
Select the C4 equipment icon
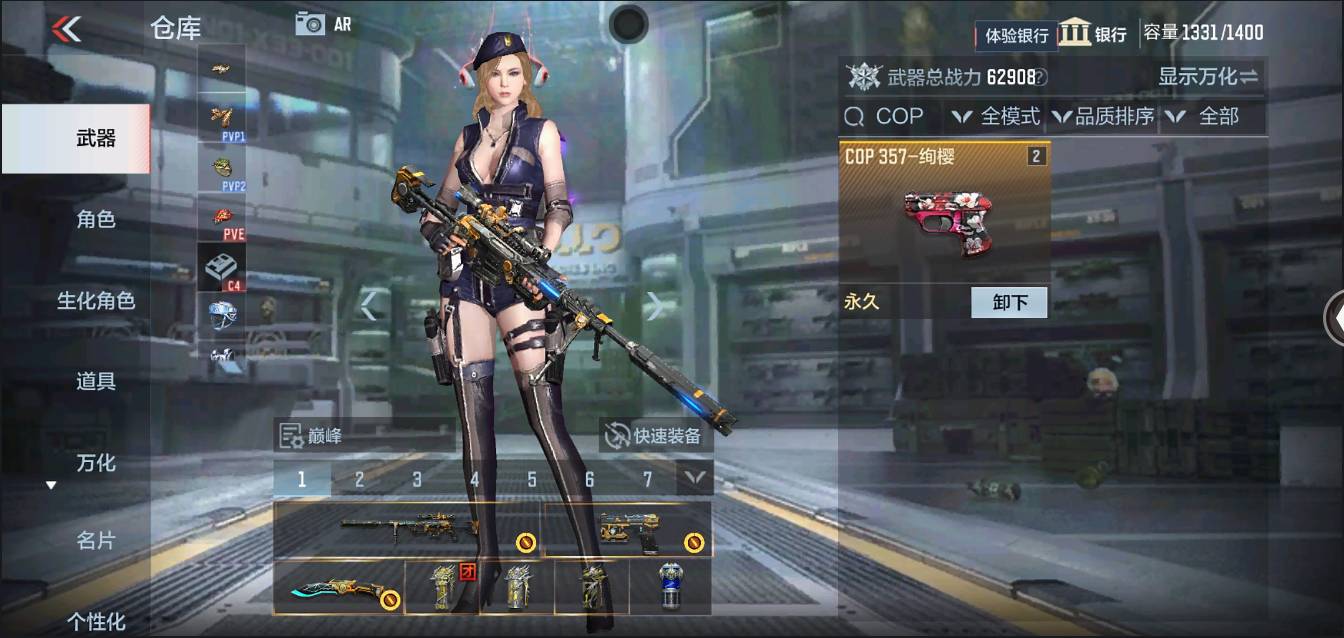pyautogui.click(x=222, y=268)
